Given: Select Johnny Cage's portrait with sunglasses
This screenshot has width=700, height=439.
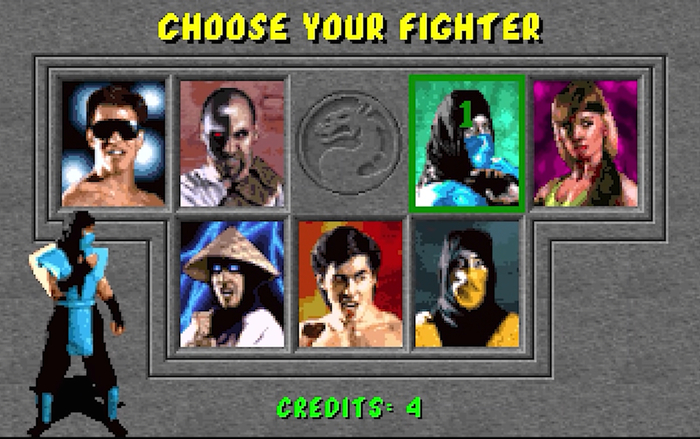Looking at the screenshot, I should coord(114,143).
